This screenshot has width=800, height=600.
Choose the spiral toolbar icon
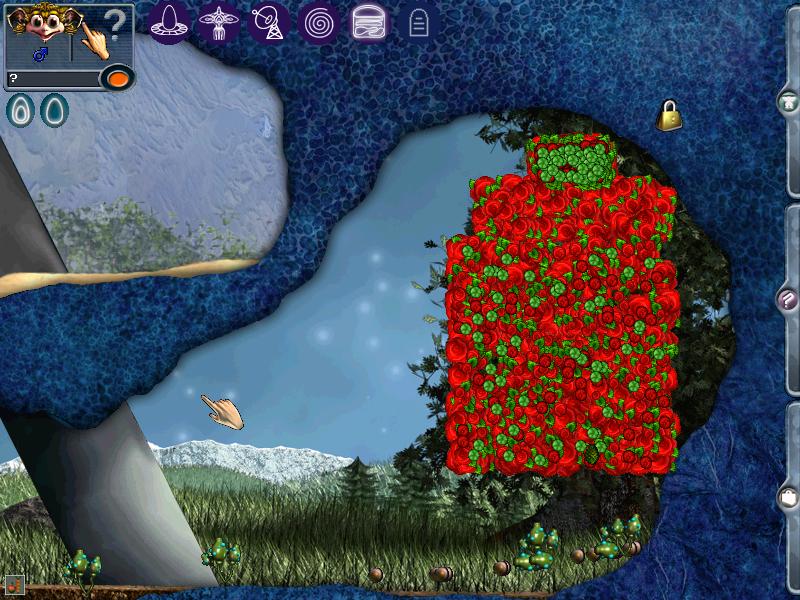click(319, 21)
